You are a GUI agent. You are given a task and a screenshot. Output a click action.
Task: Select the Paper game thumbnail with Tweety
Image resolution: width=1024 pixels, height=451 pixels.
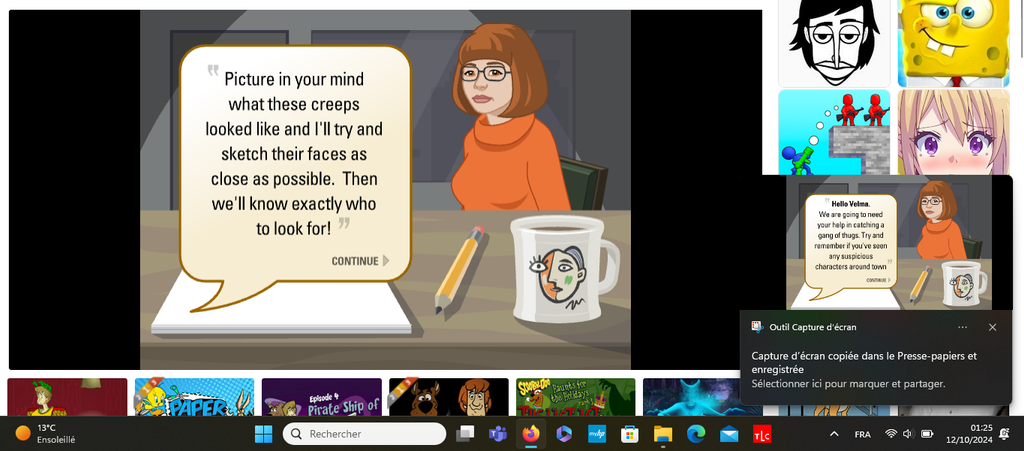pos(194,397)
